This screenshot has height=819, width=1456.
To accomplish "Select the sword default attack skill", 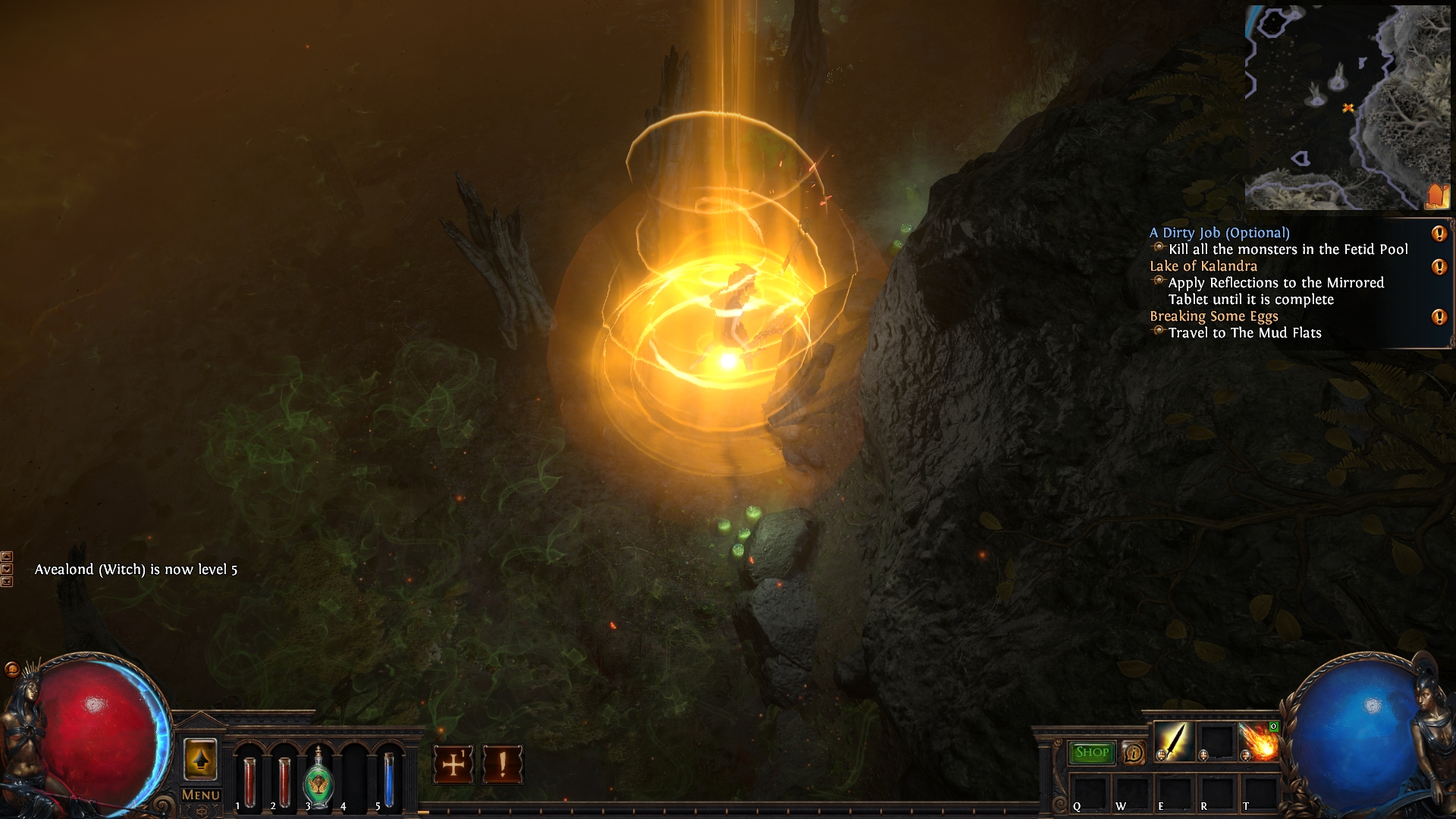I will [x=1172, y=741].
